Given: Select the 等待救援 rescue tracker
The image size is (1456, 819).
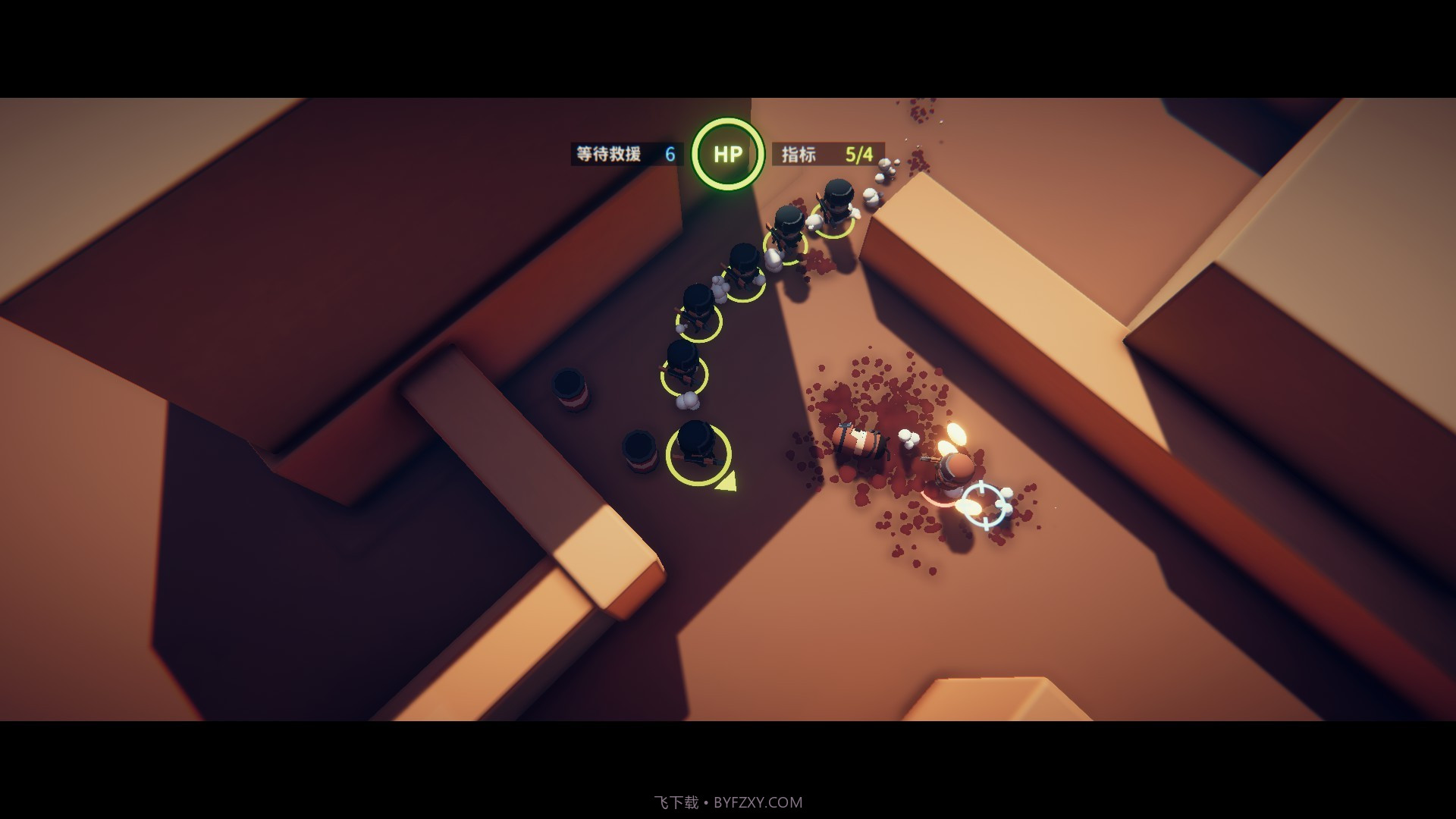Looking at the screenshot, I should (626, 155).
